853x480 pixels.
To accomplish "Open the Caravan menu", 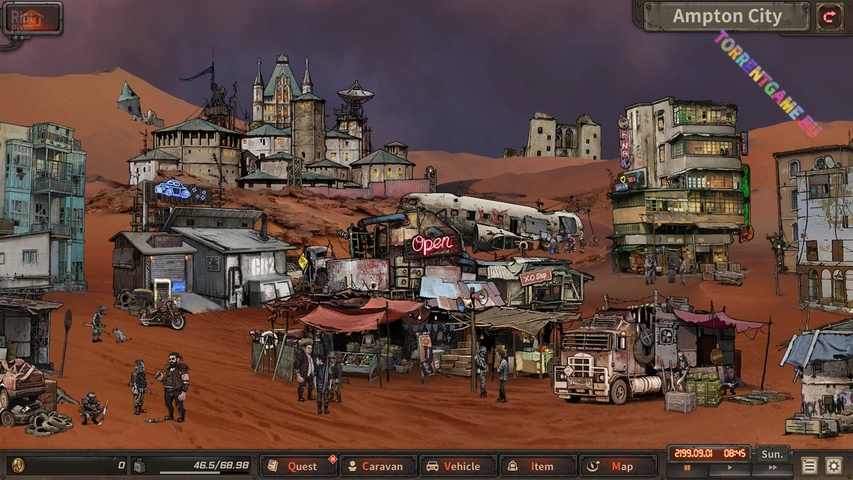I will pos(379,466).
